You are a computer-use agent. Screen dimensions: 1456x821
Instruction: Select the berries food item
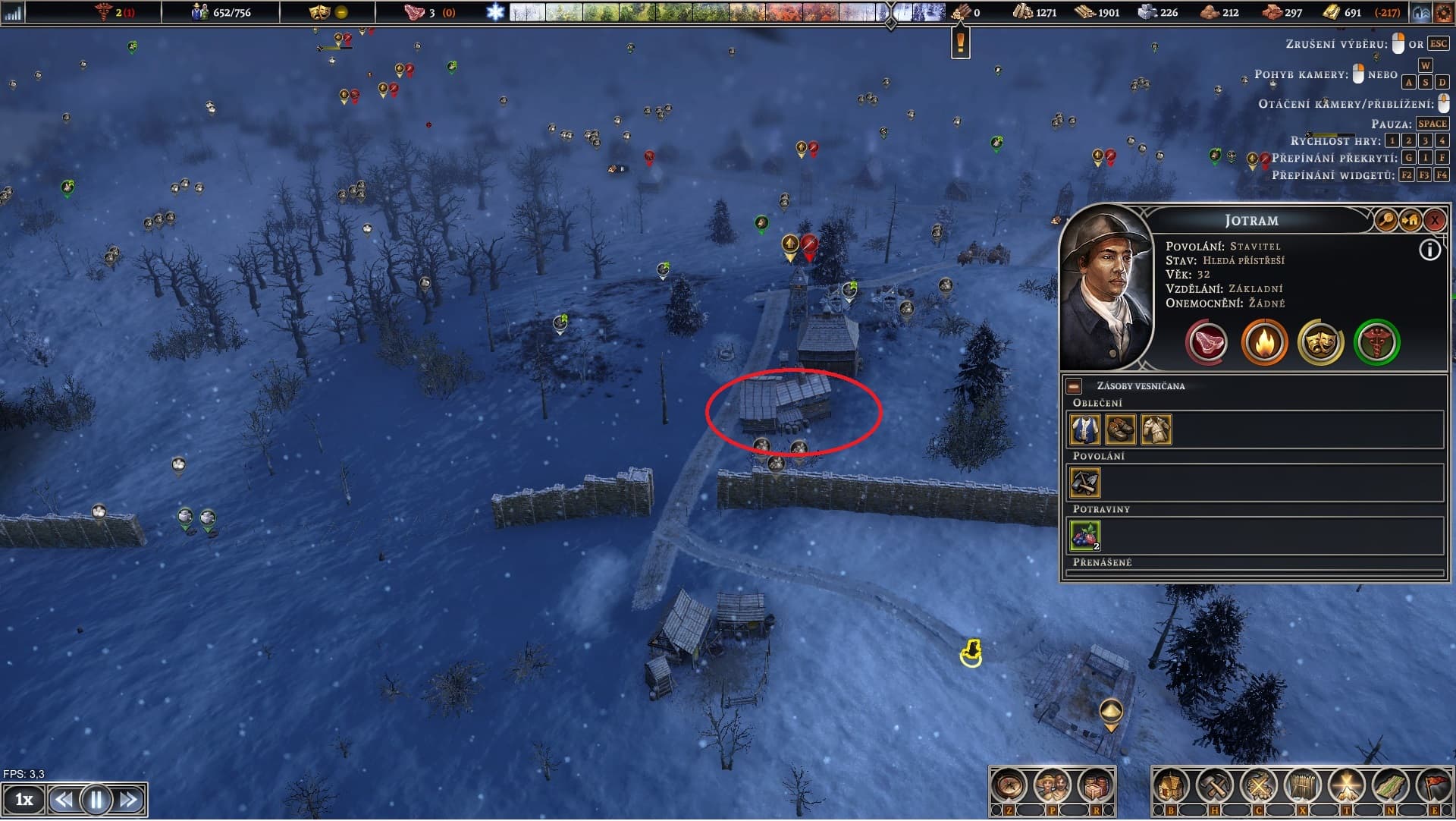[x=1084, y=536]
